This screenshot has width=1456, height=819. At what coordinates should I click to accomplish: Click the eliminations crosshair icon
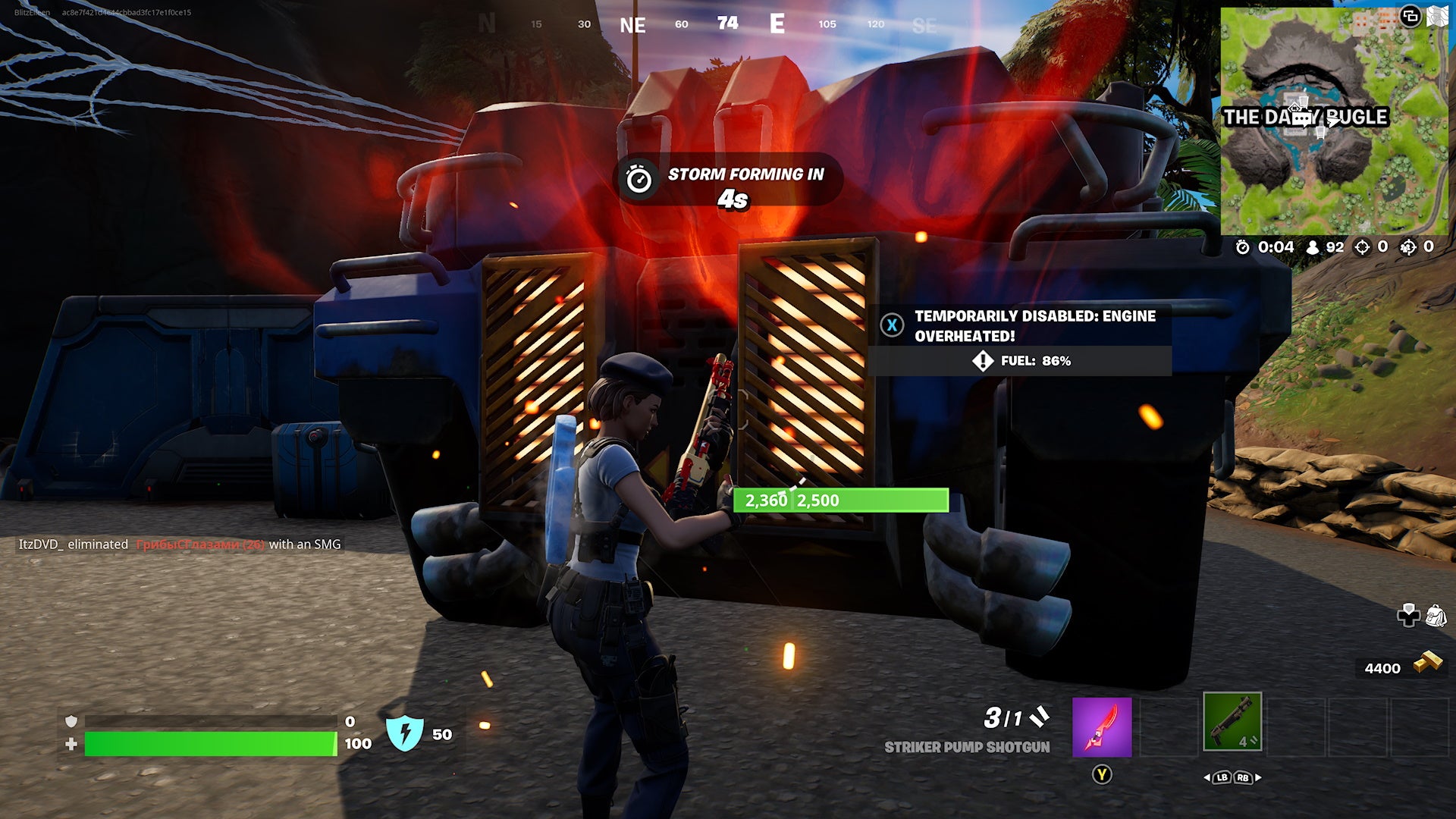[x=1362, y=246]
